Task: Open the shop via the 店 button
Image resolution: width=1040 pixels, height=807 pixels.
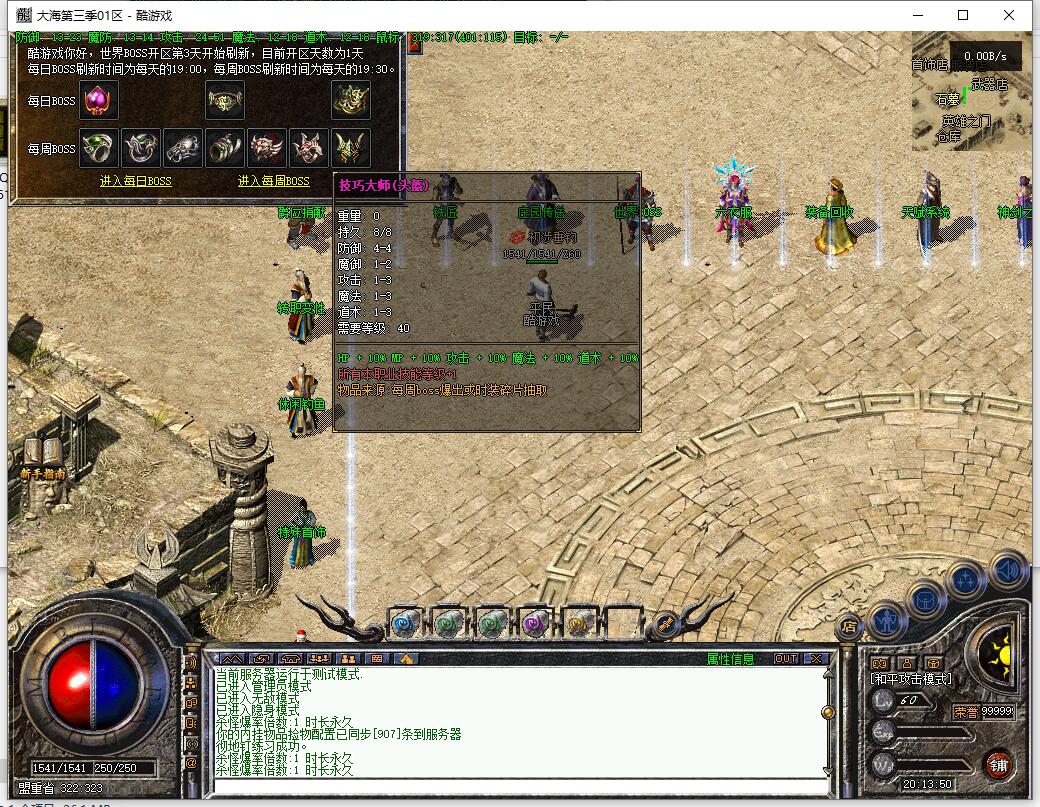Action: [849, 627]
